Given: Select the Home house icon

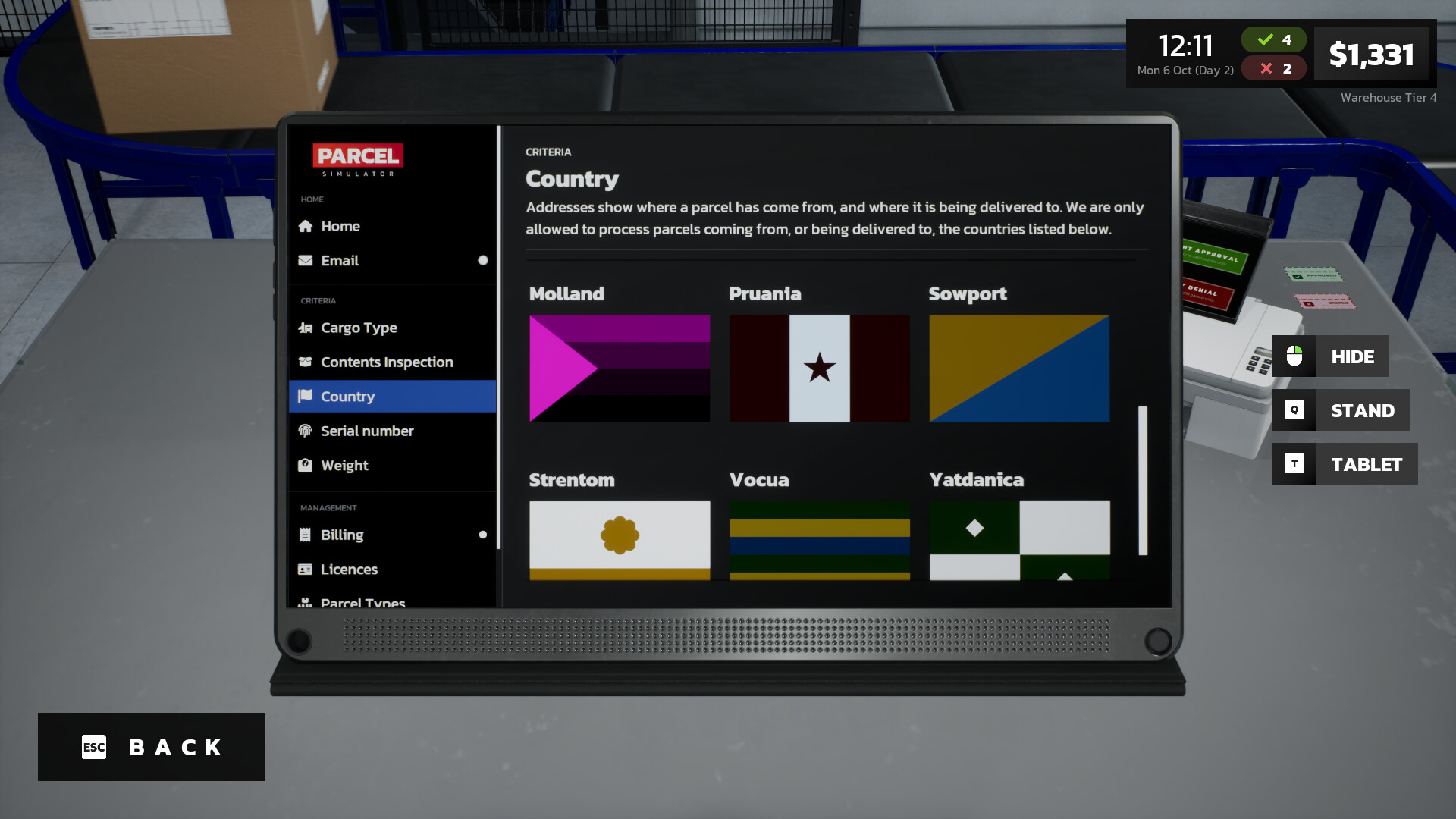Looking at the screenshot, I should 306,225.
